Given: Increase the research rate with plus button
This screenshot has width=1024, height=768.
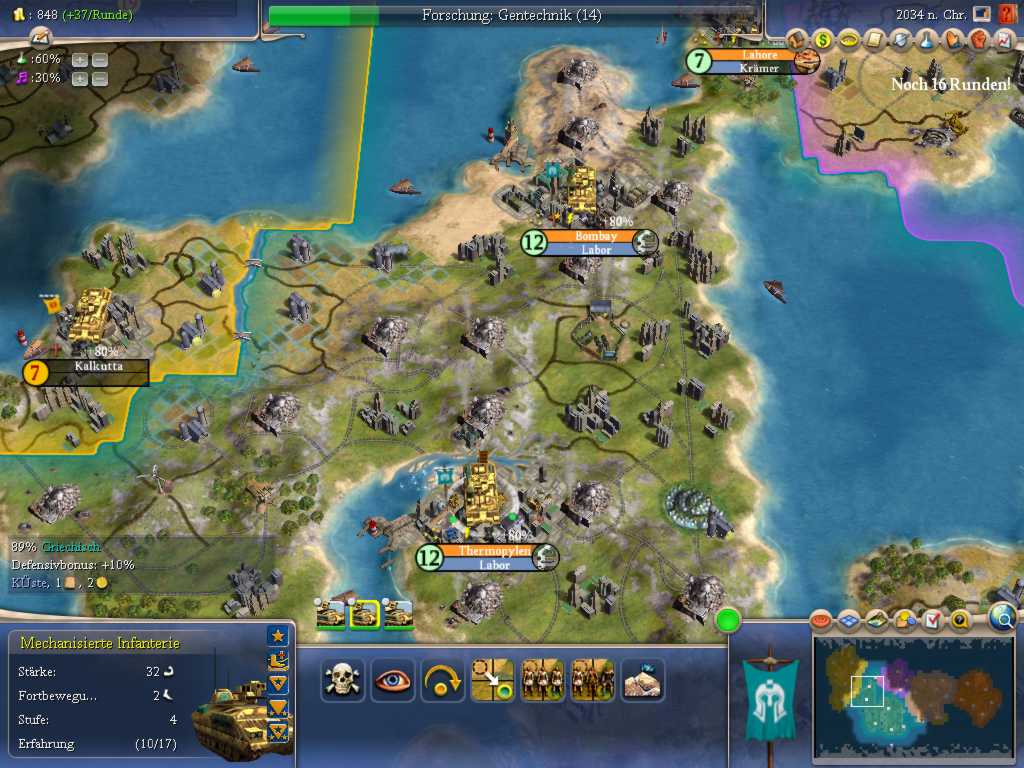Looking at the screenshot, I should 80,59.
